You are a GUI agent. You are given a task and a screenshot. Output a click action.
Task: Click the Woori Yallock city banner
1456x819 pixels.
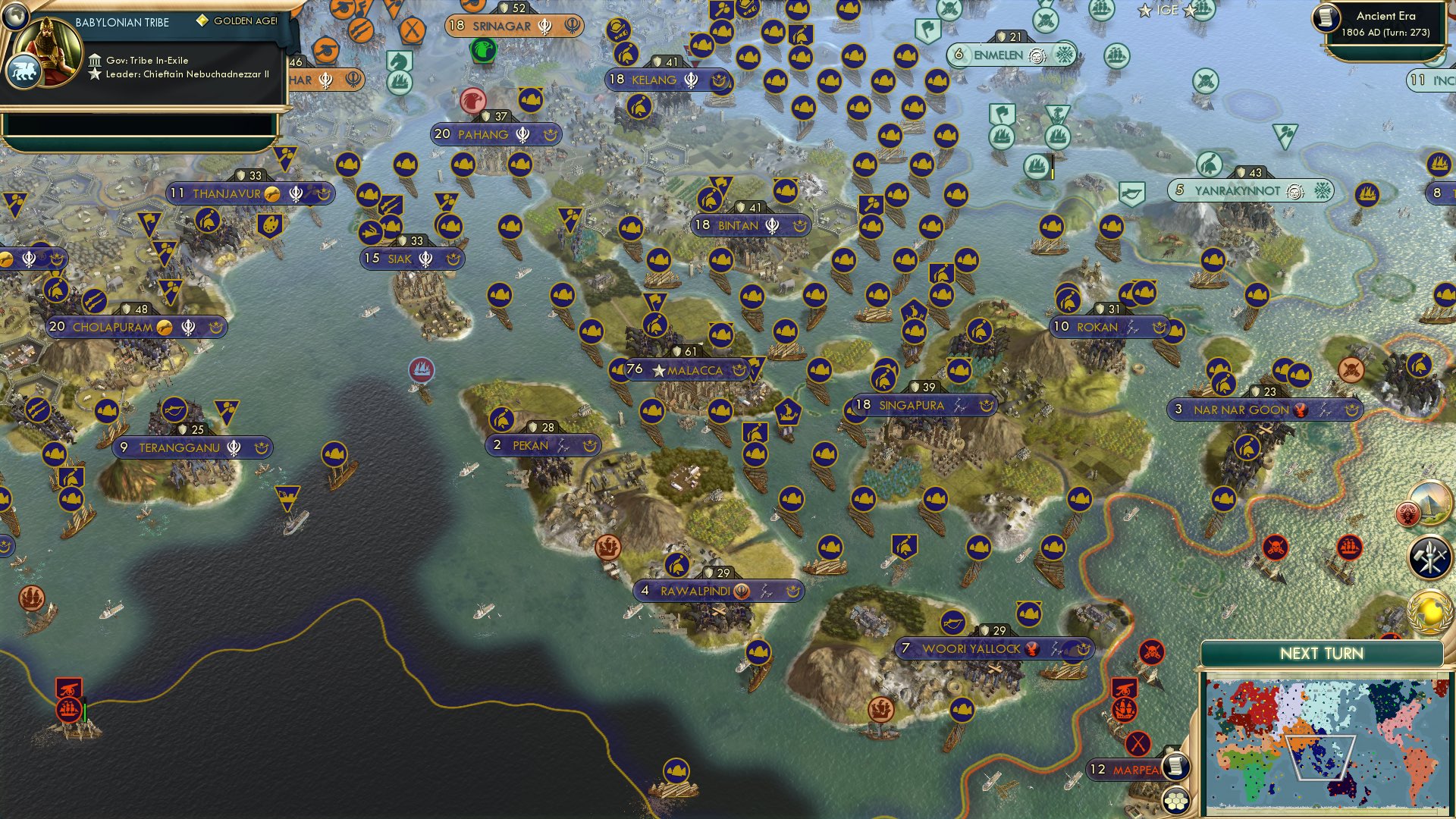[972, 649]
